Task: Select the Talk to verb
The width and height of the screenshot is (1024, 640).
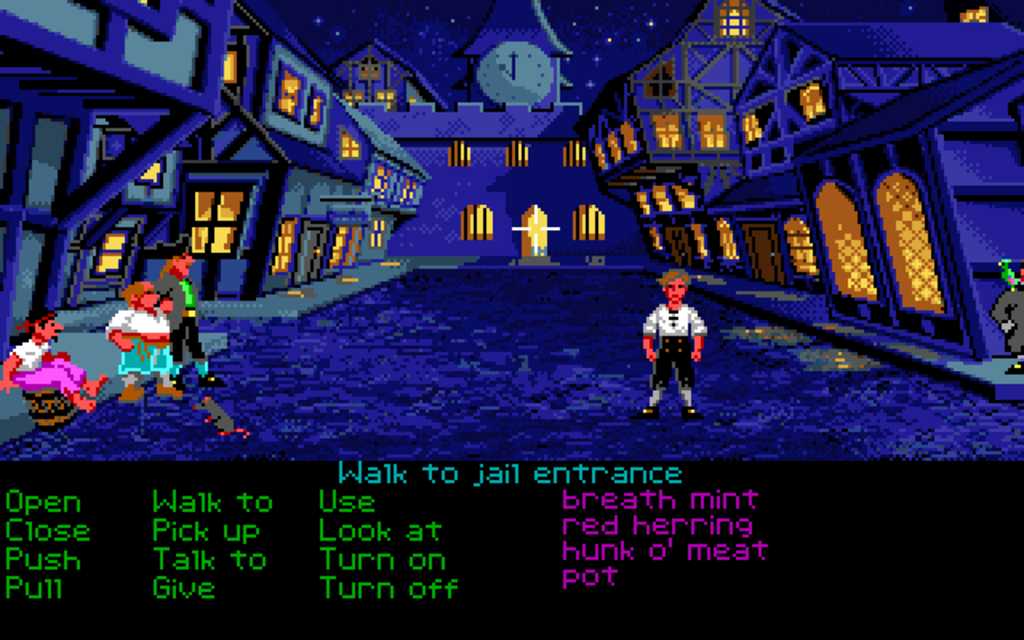Action: coord(210,559)
